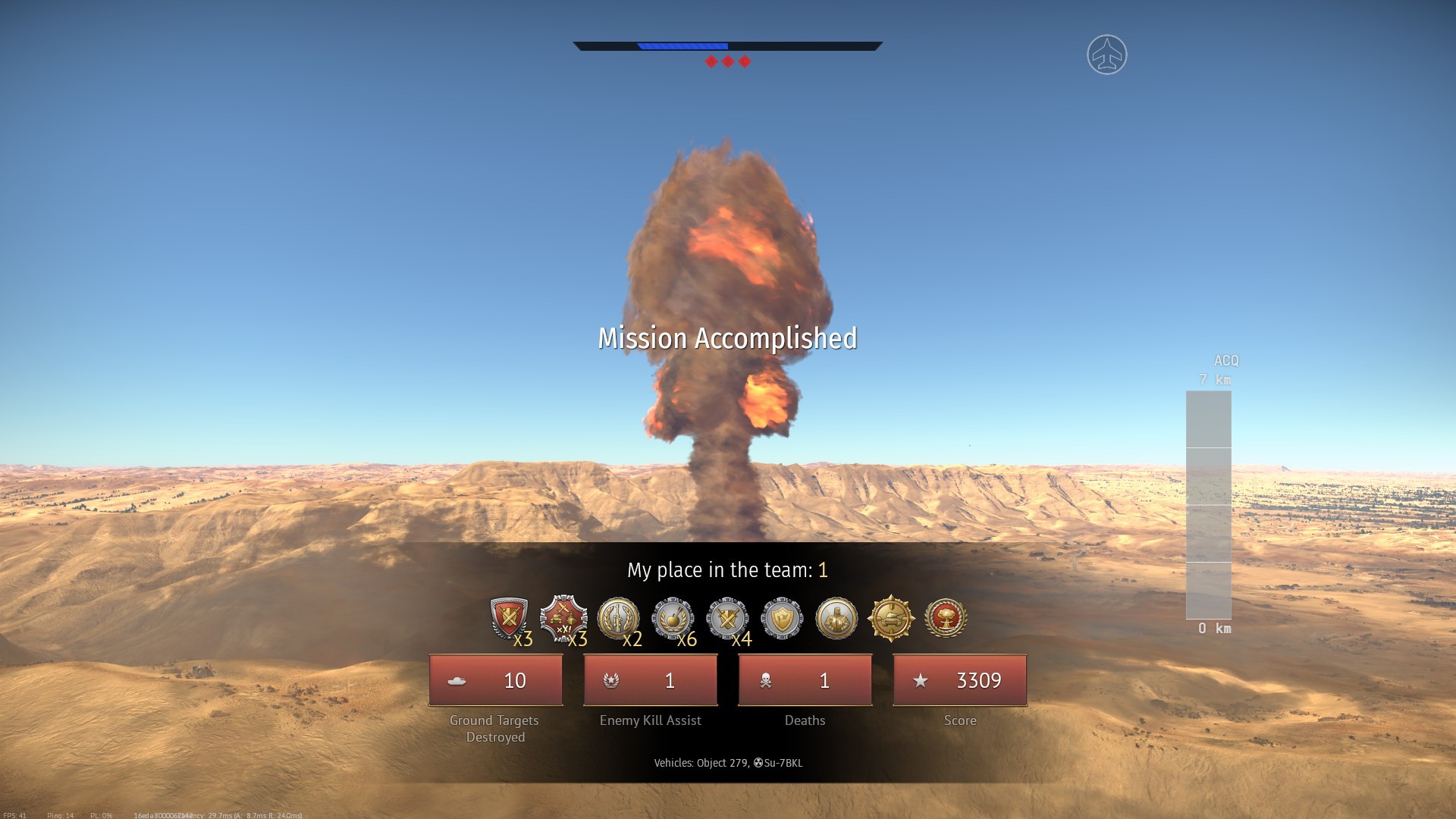Image resolution: width=1456 pixels, height=819 pixels.
Task: Click the gold shield with flag medal
Action: tap(782, 618)
